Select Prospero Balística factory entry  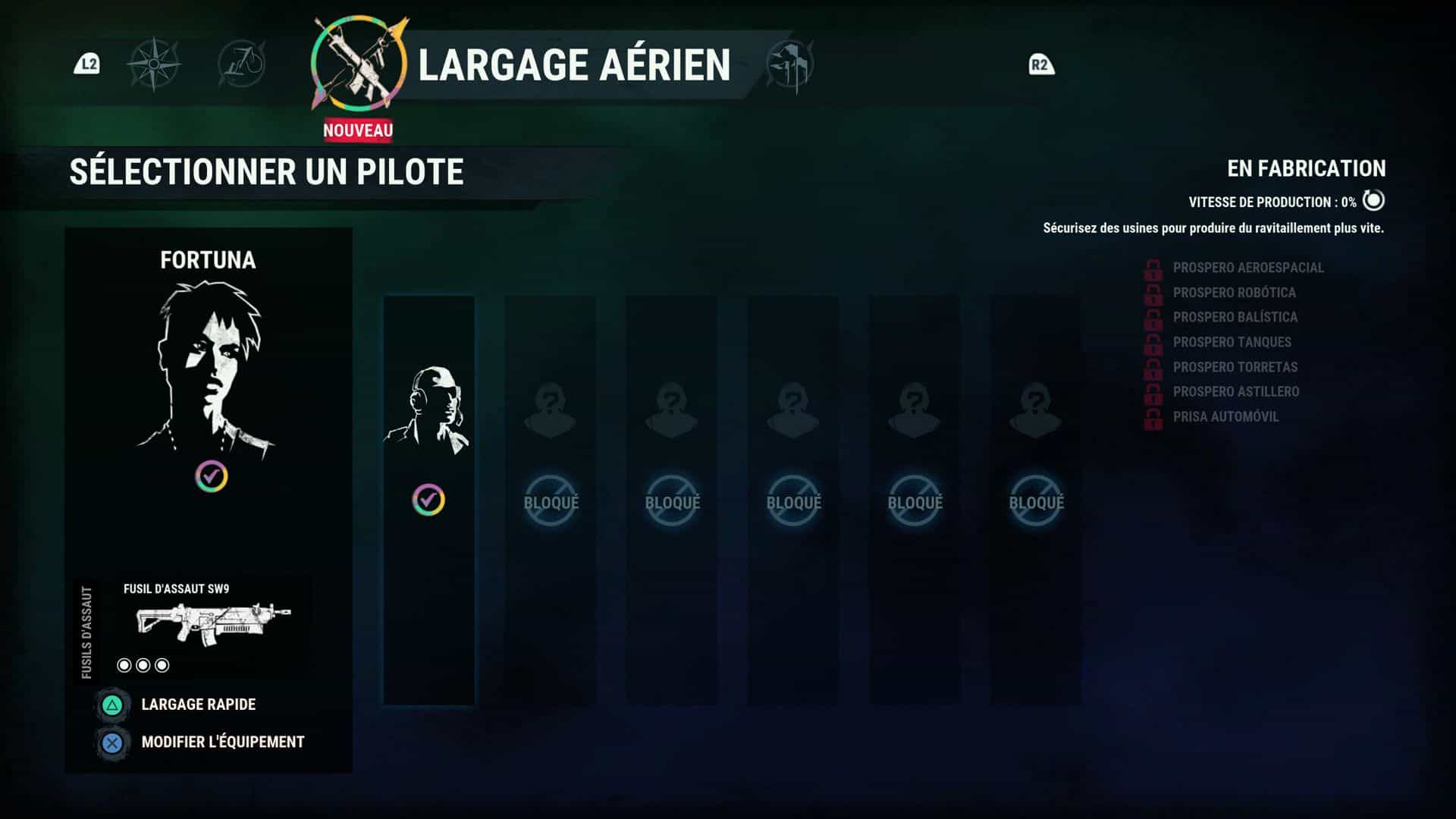(1235, 317)
